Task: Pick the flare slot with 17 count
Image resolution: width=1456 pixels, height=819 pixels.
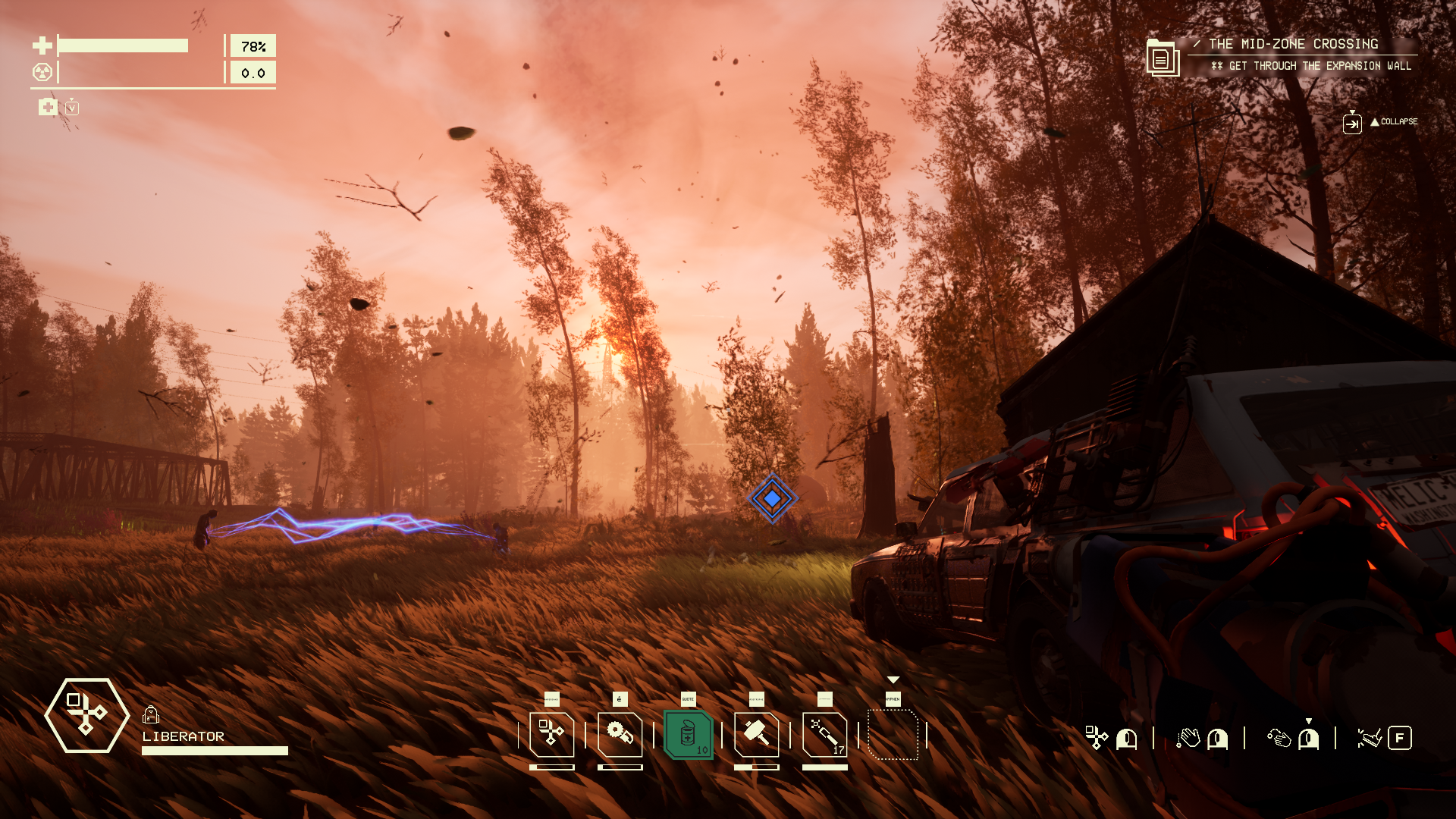Action: pos(824,734)
